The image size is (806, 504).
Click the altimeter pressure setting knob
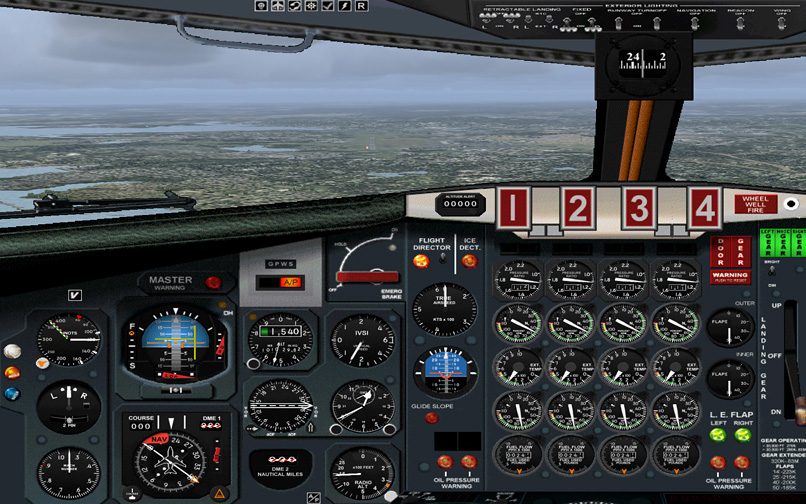252,361
